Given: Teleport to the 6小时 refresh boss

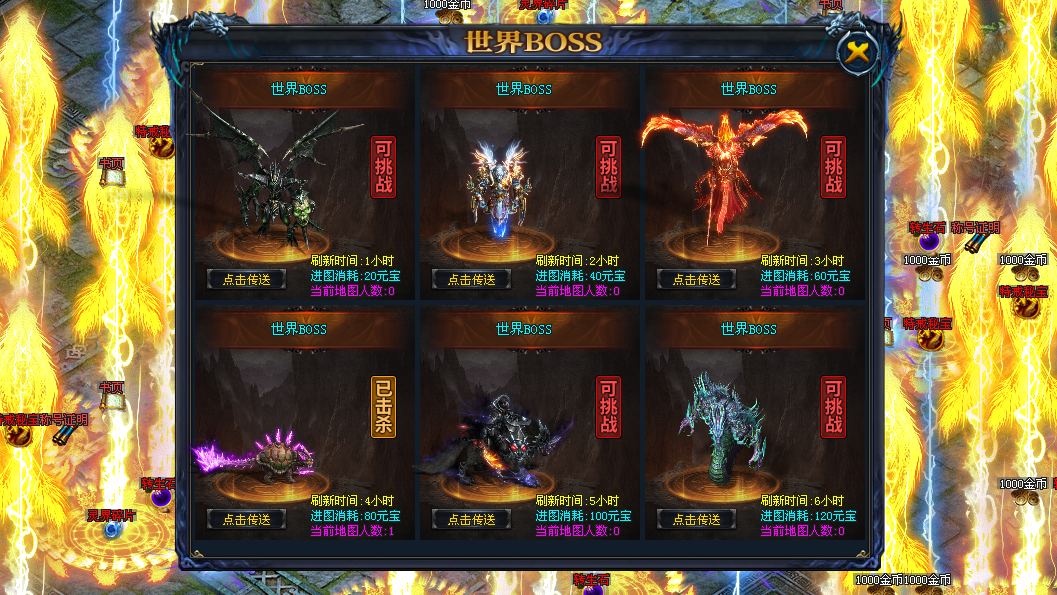Looking at the screenshot, I should coord(696,519).
